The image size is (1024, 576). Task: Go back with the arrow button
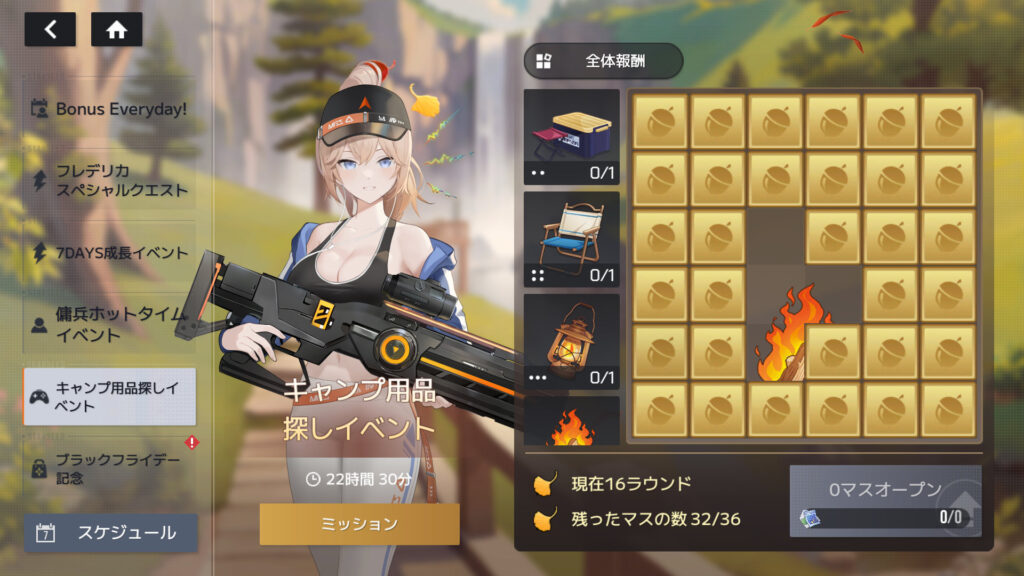coord(50,29)
